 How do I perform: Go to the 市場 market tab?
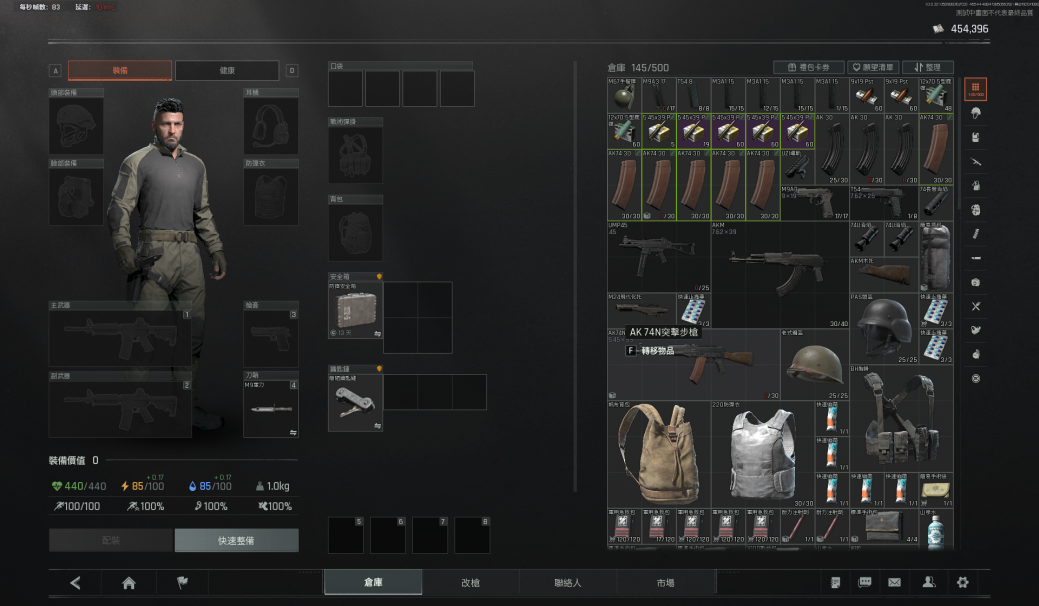[x=664, y=583]
